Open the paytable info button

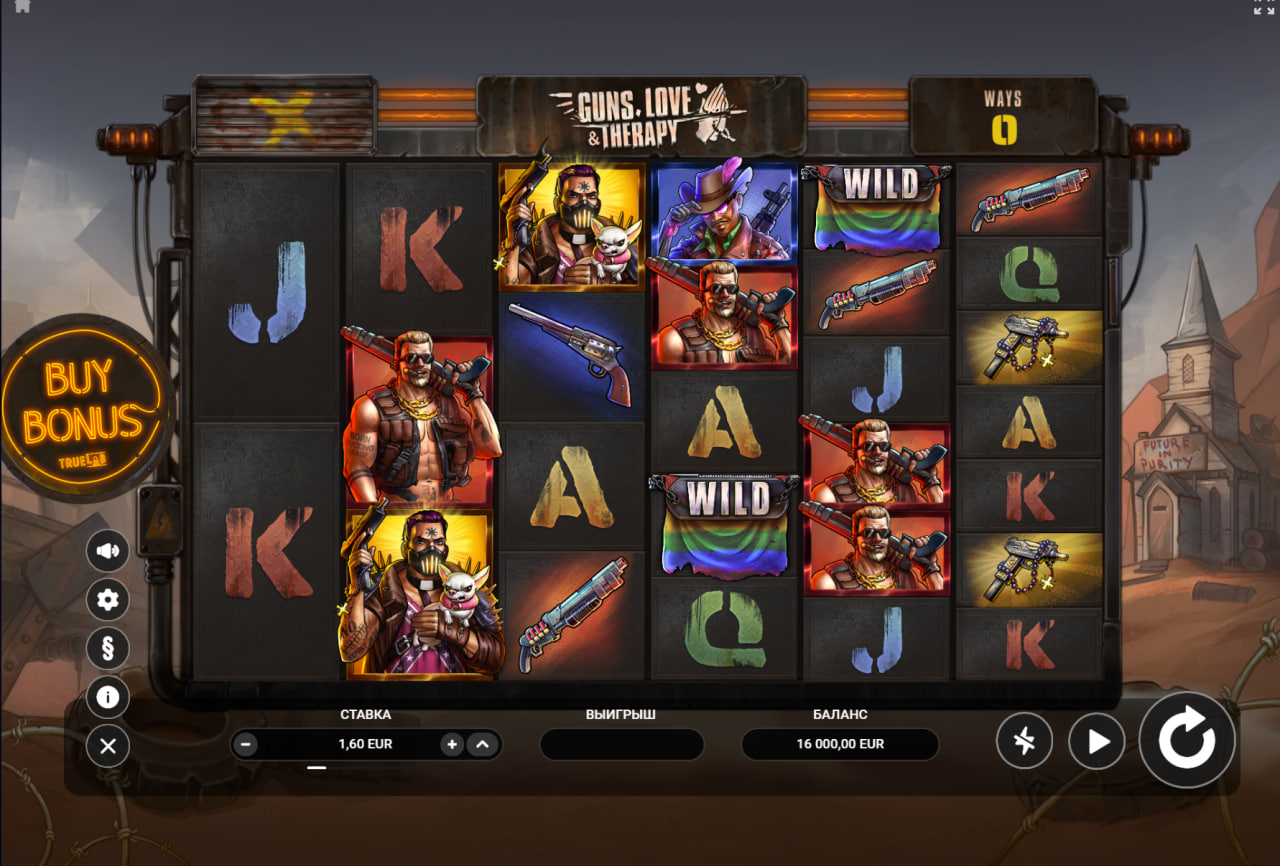108,697
